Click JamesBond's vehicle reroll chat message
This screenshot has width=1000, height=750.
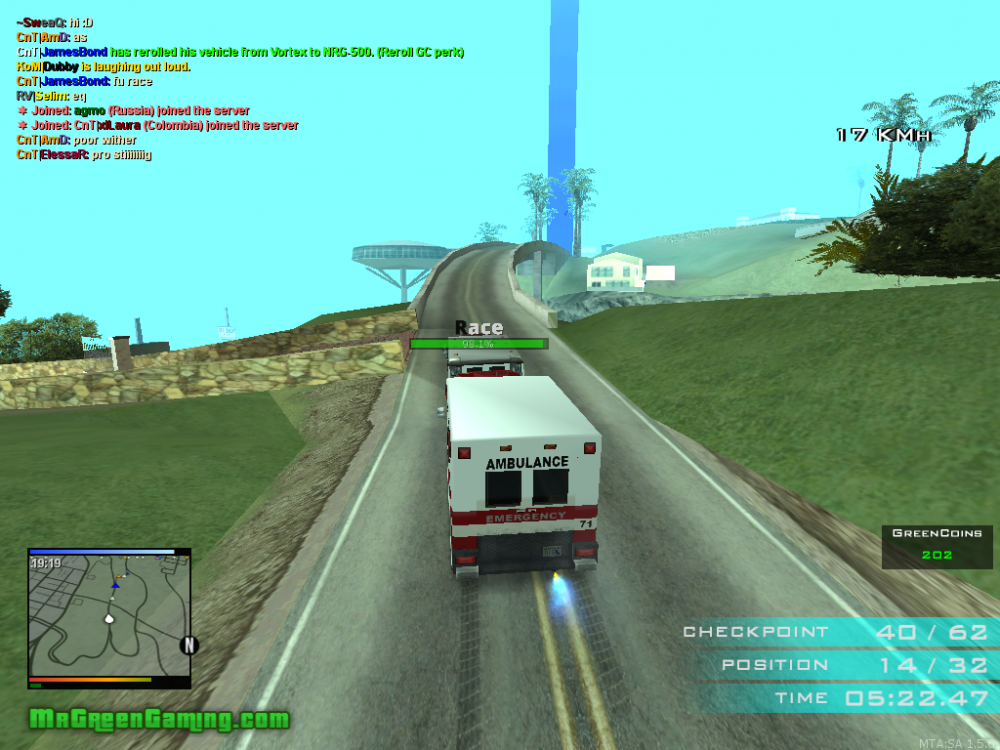click(240, 52)
